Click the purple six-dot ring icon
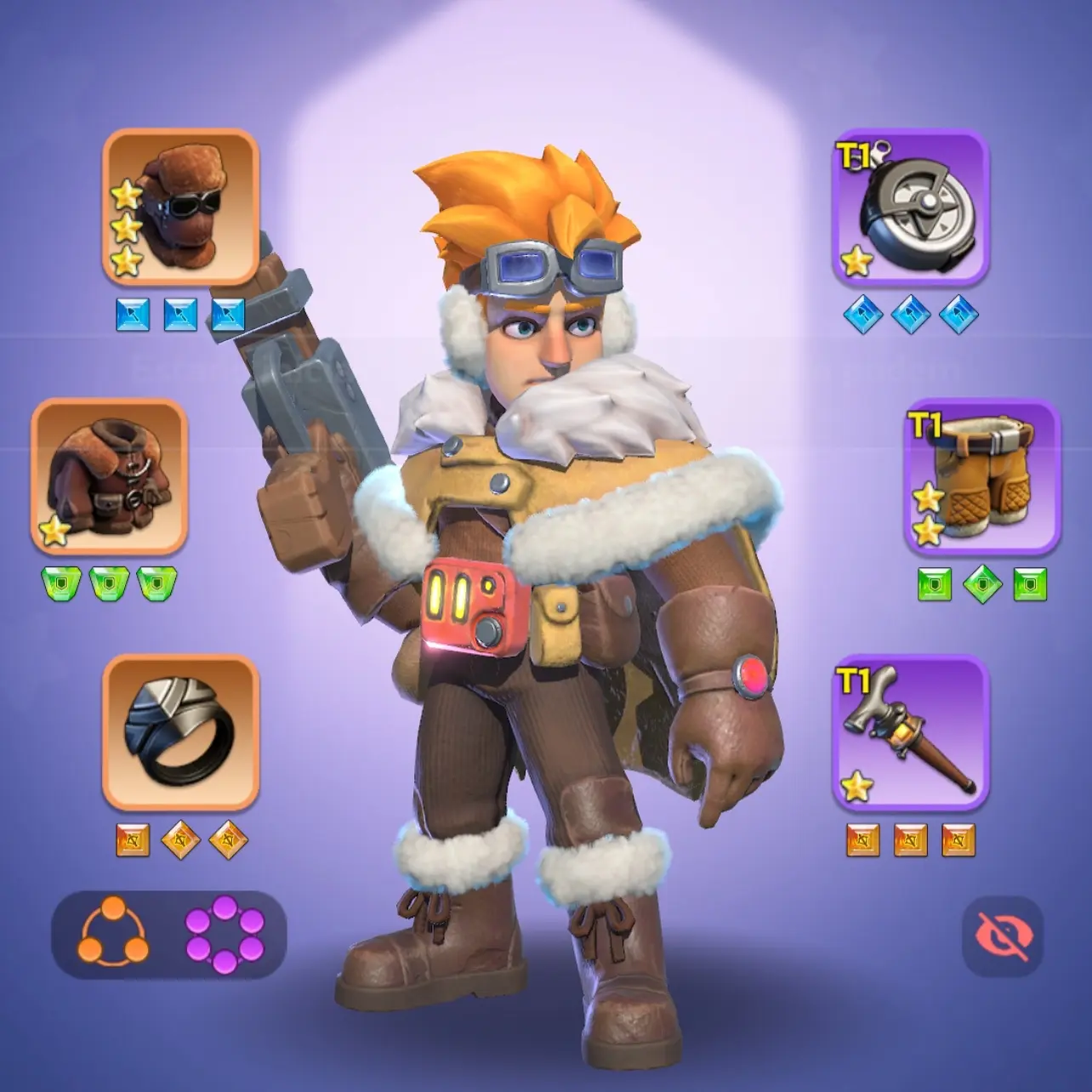The height and width of the screenshot is (1092, 1092). coord(225,935)
